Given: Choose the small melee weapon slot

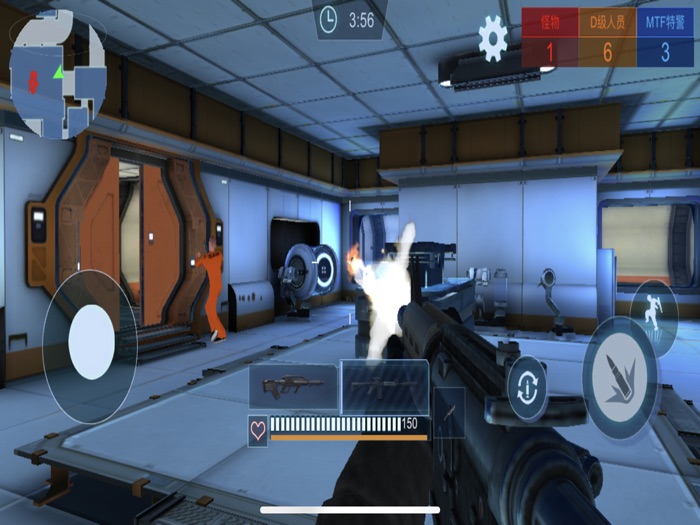Looking at the screenshot, I should click(x=449, y=411).
